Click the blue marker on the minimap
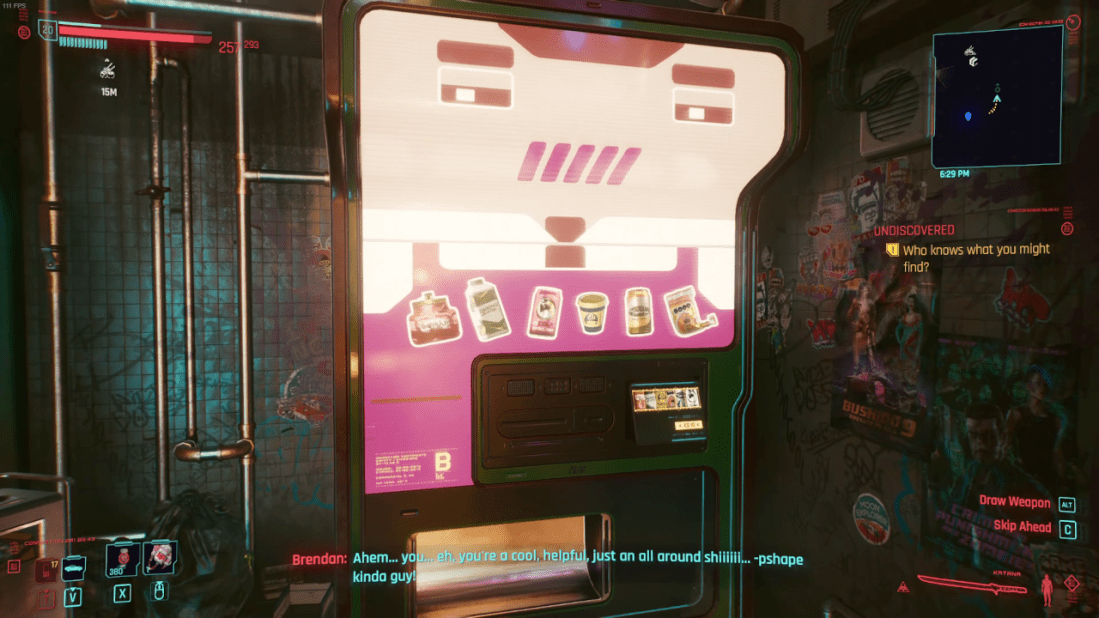The width and height of the screenshot is (1099, 618). pos(968,117)
